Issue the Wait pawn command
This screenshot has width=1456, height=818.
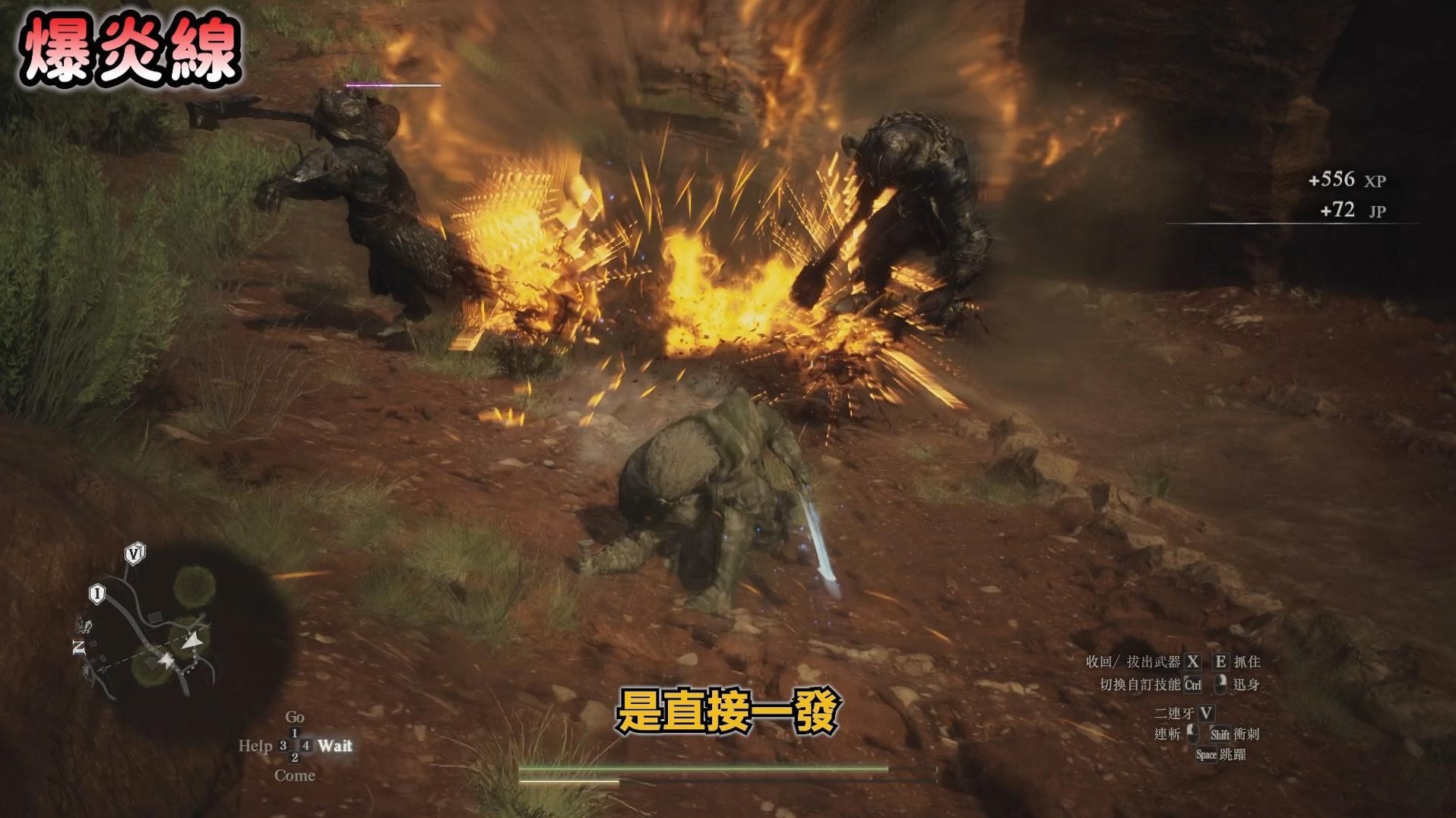335,746
